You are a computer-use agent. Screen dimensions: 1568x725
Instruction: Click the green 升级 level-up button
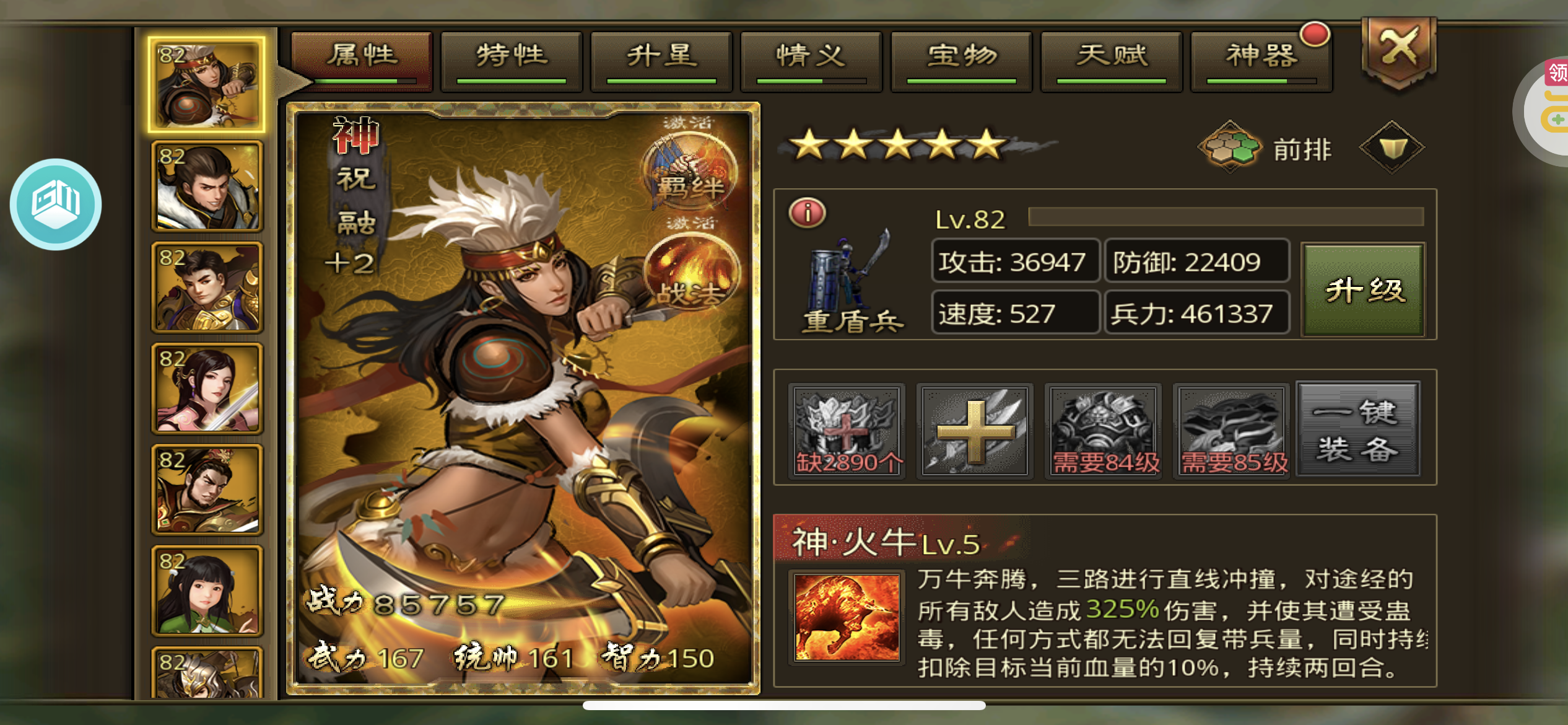(1363, 289)
